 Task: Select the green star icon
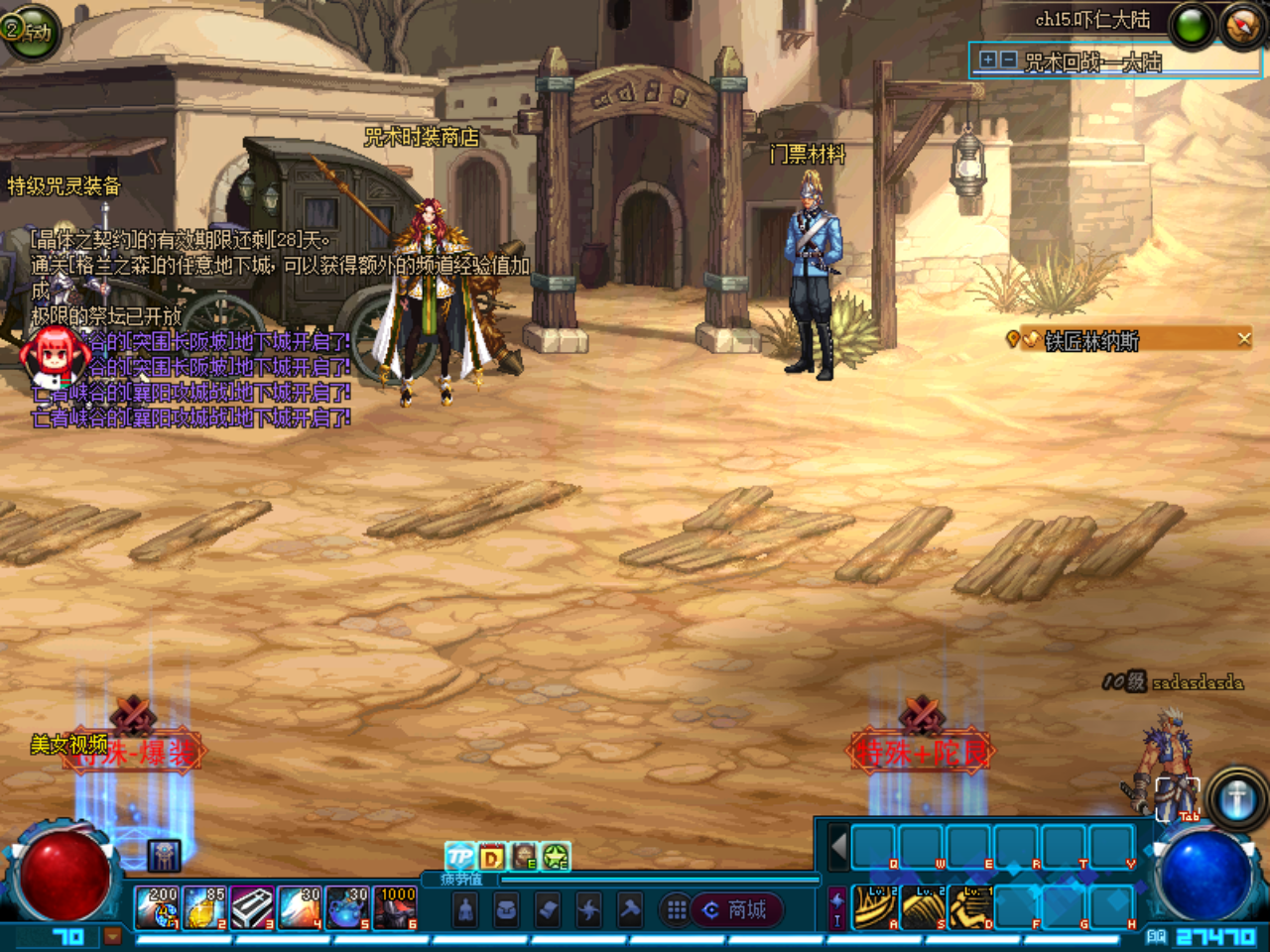click(556, 857)
